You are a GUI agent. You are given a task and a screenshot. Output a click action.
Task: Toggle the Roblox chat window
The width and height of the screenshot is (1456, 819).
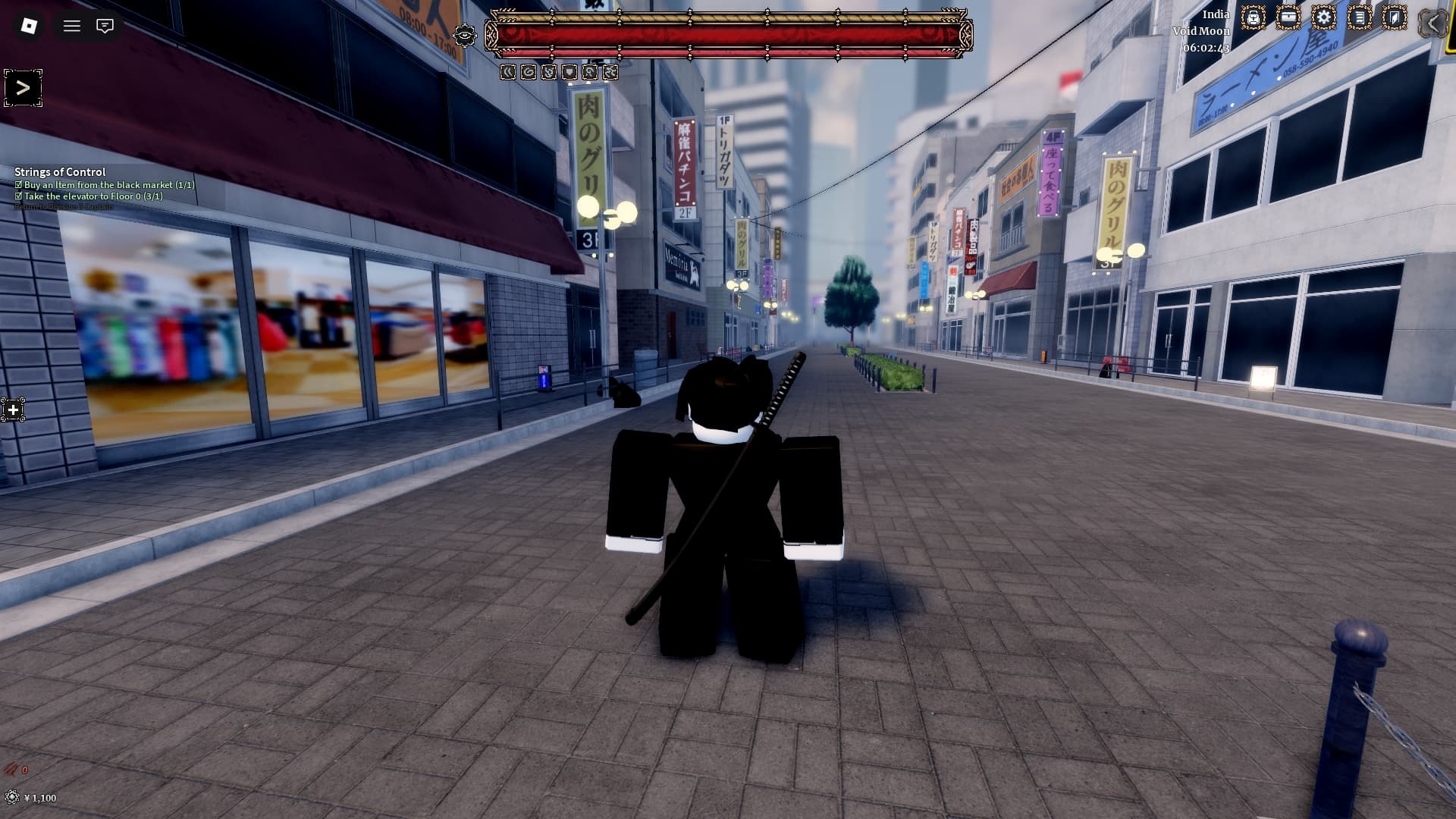pyautogui.click(x=105, y=26)
